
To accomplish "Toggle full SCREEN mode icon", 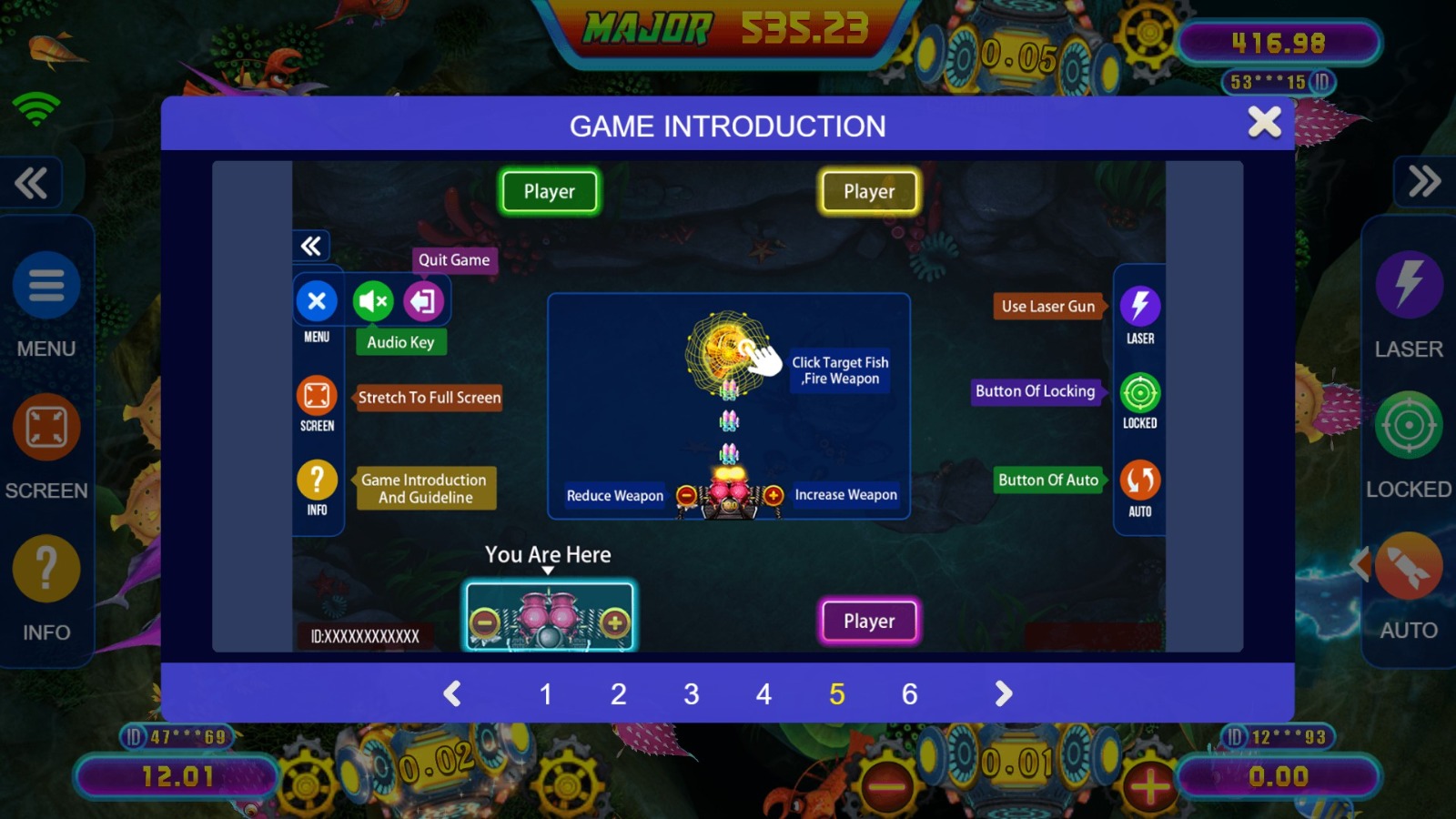I will pyautogui.click(x=46, y=428).
